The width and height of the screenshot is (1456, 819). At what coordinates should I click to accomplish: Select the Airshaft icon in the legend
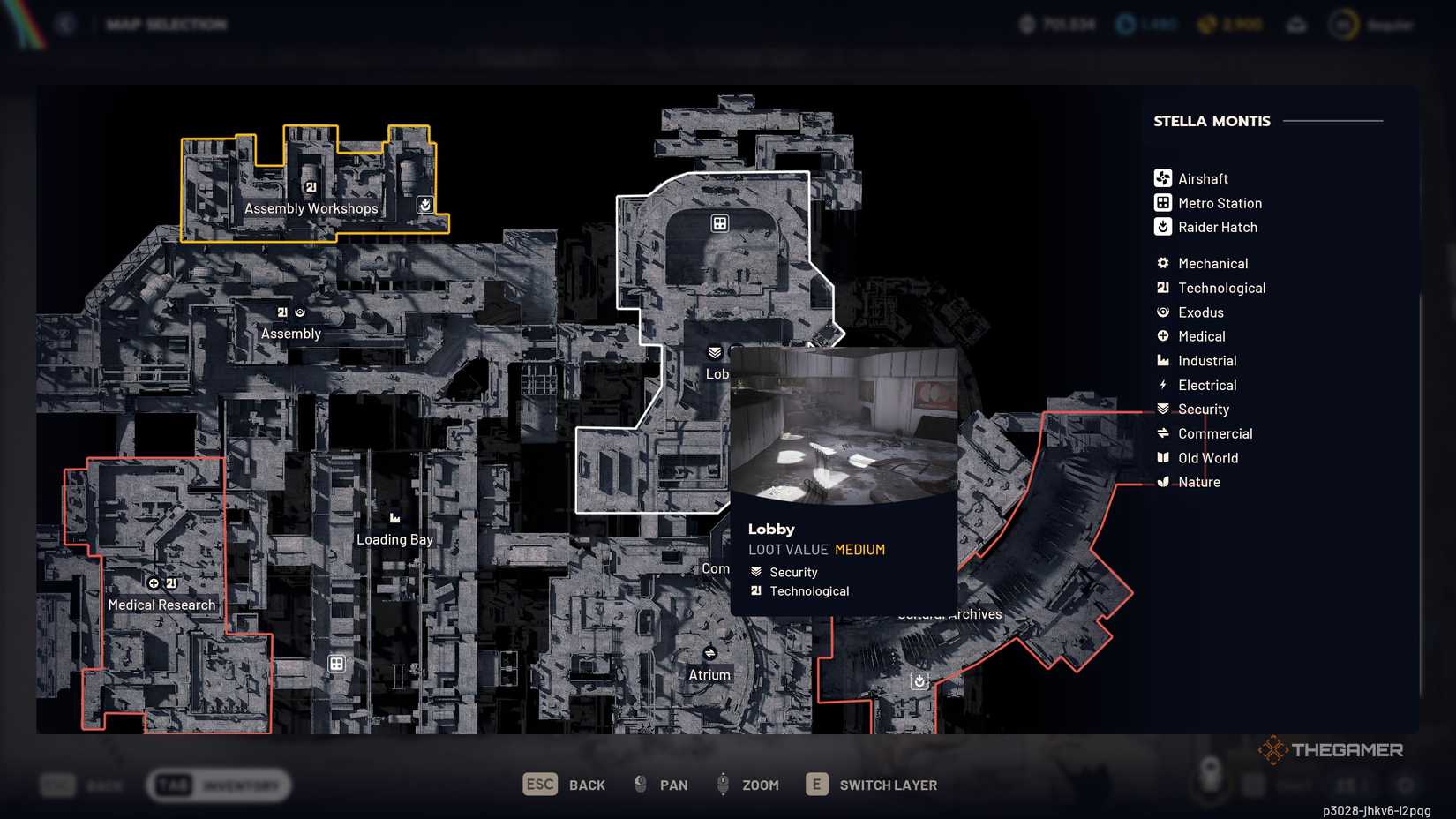1162,177
